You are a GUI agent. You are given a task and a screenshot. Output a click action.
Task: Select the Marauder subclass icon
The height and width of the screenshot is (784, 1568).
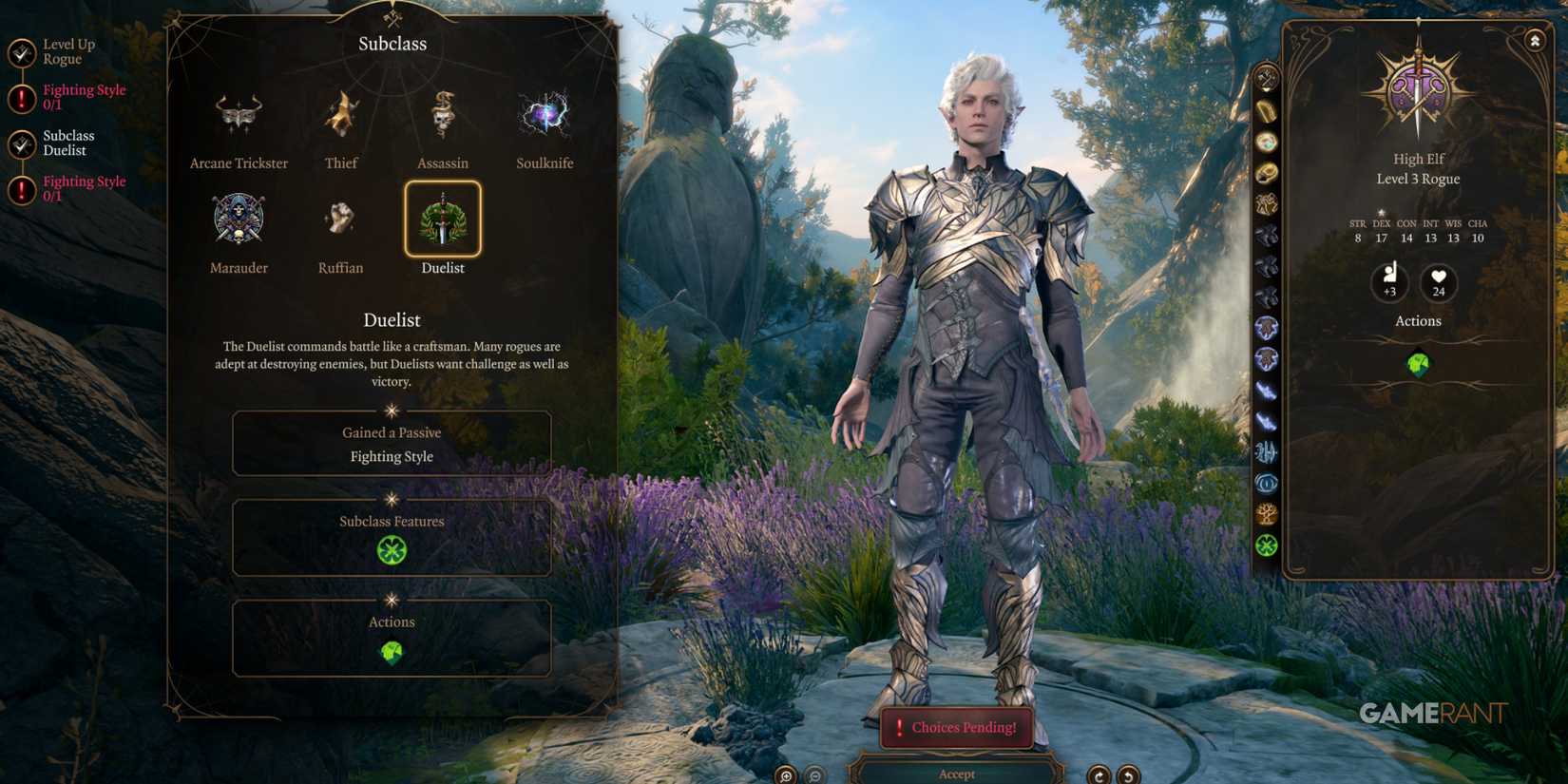point(239,217)
